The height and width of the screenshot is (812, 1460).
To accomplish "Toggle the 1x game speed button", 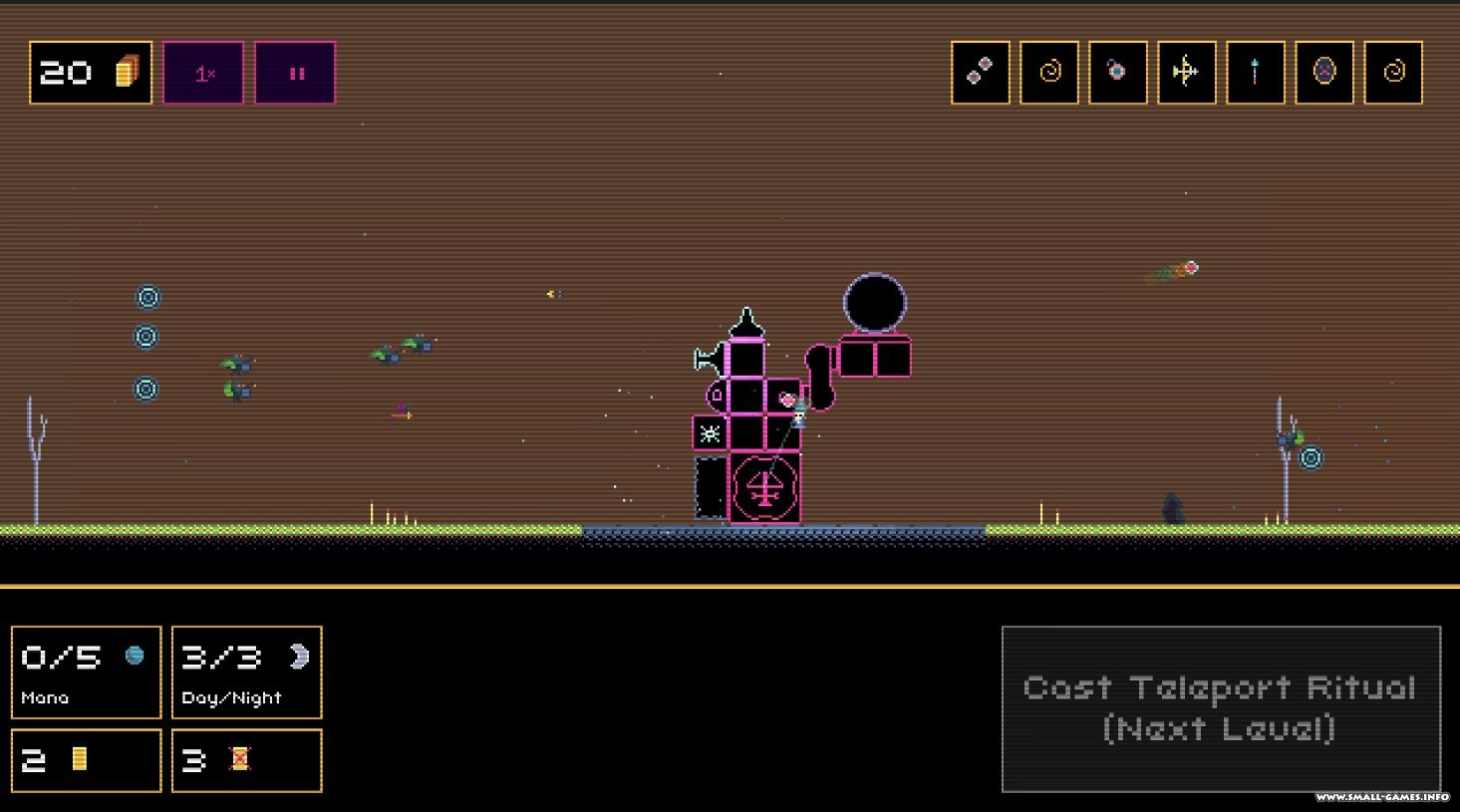I will click(x=203, y=73).
